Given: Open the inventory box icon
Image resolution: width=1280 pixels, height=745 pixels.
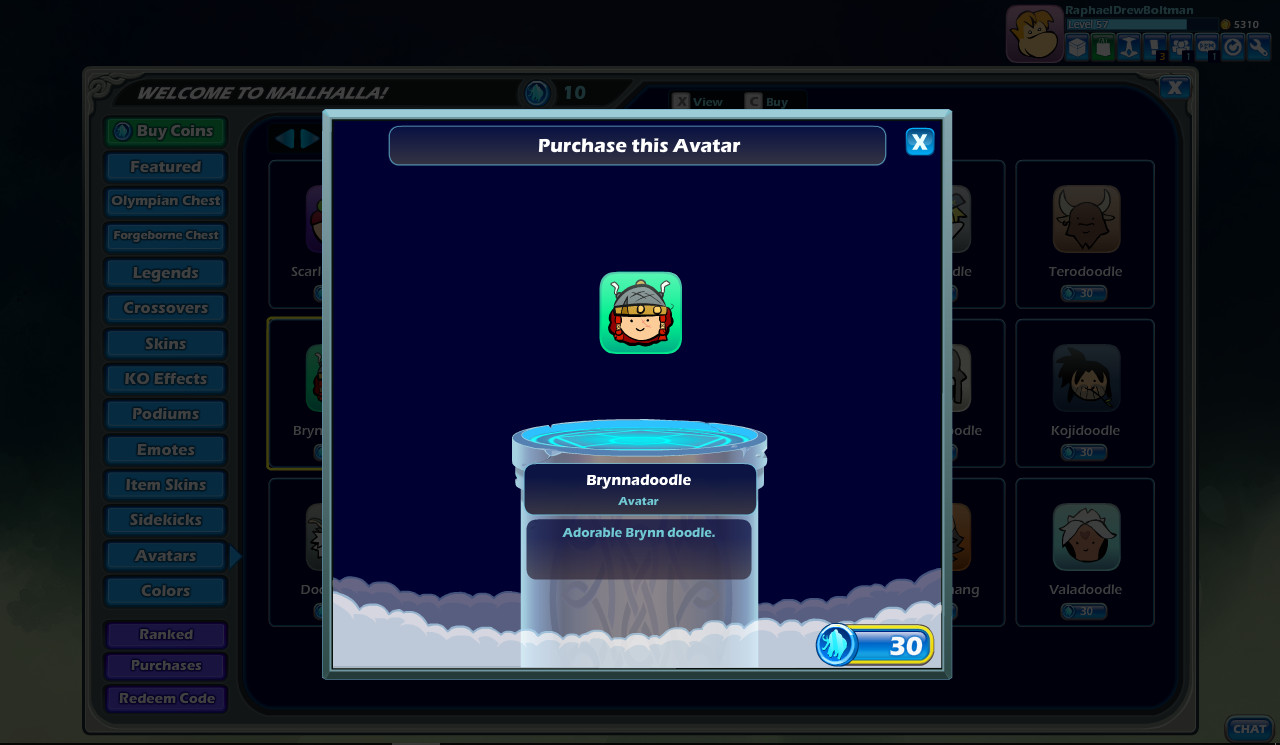Looking at the screenshot, I should [1076, 46].
